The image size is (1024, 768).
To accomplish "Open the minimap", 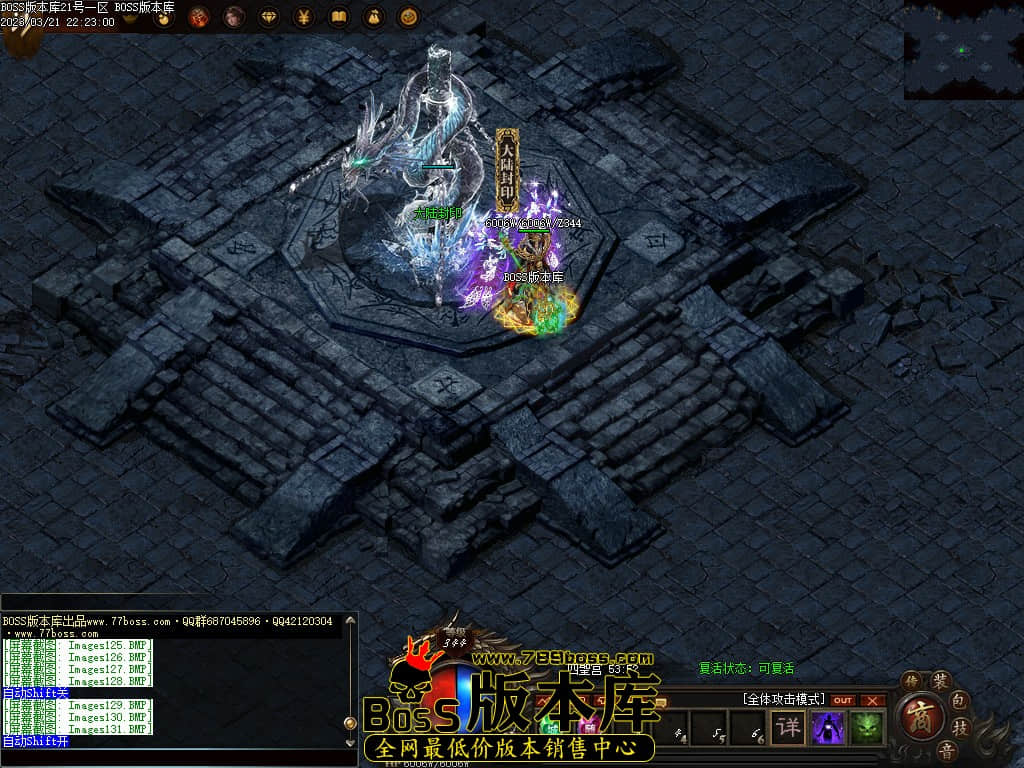I will coord(963,49).
